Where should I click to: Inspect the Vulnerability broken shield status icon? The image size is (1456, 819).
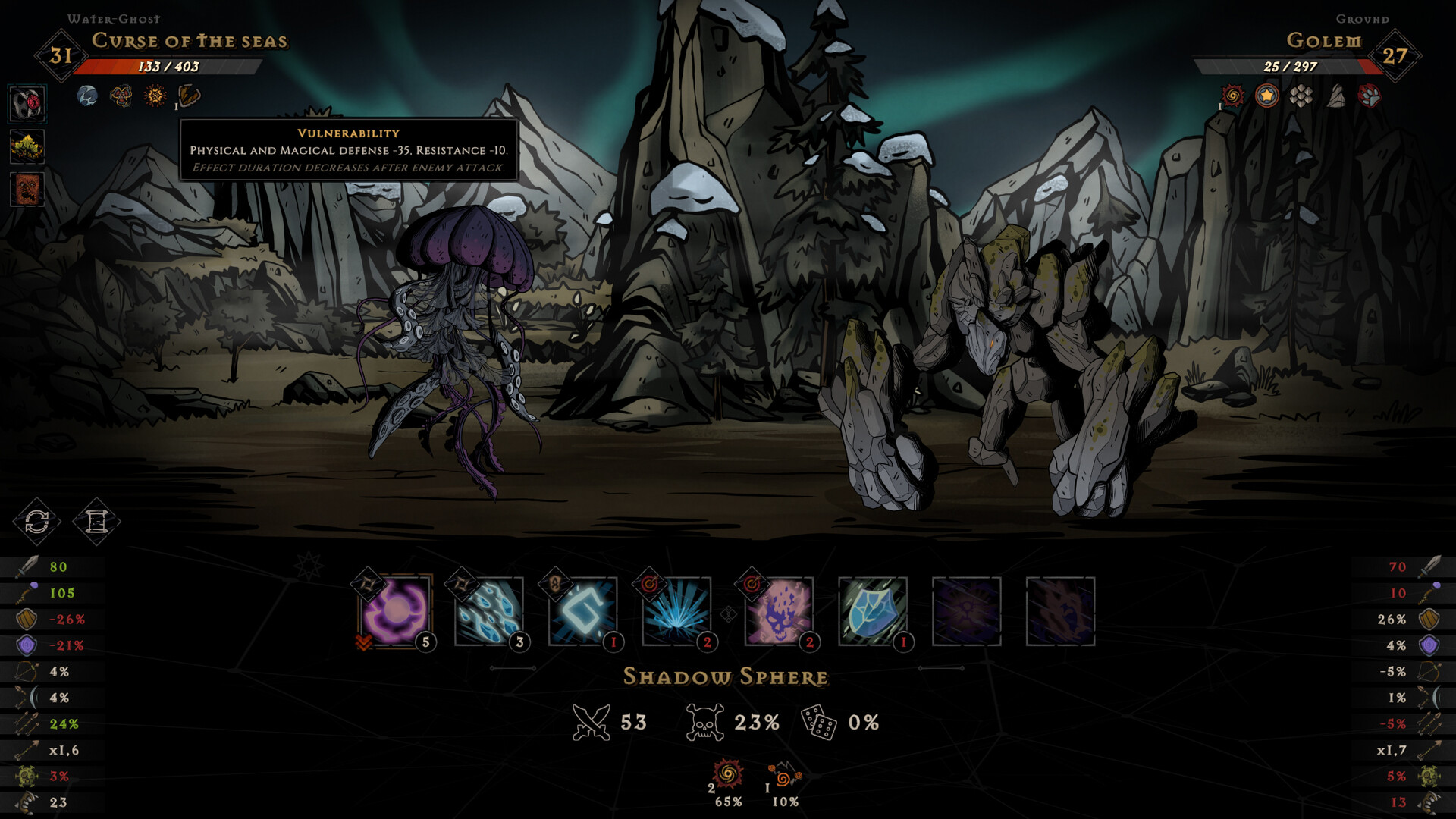[189, 96]
